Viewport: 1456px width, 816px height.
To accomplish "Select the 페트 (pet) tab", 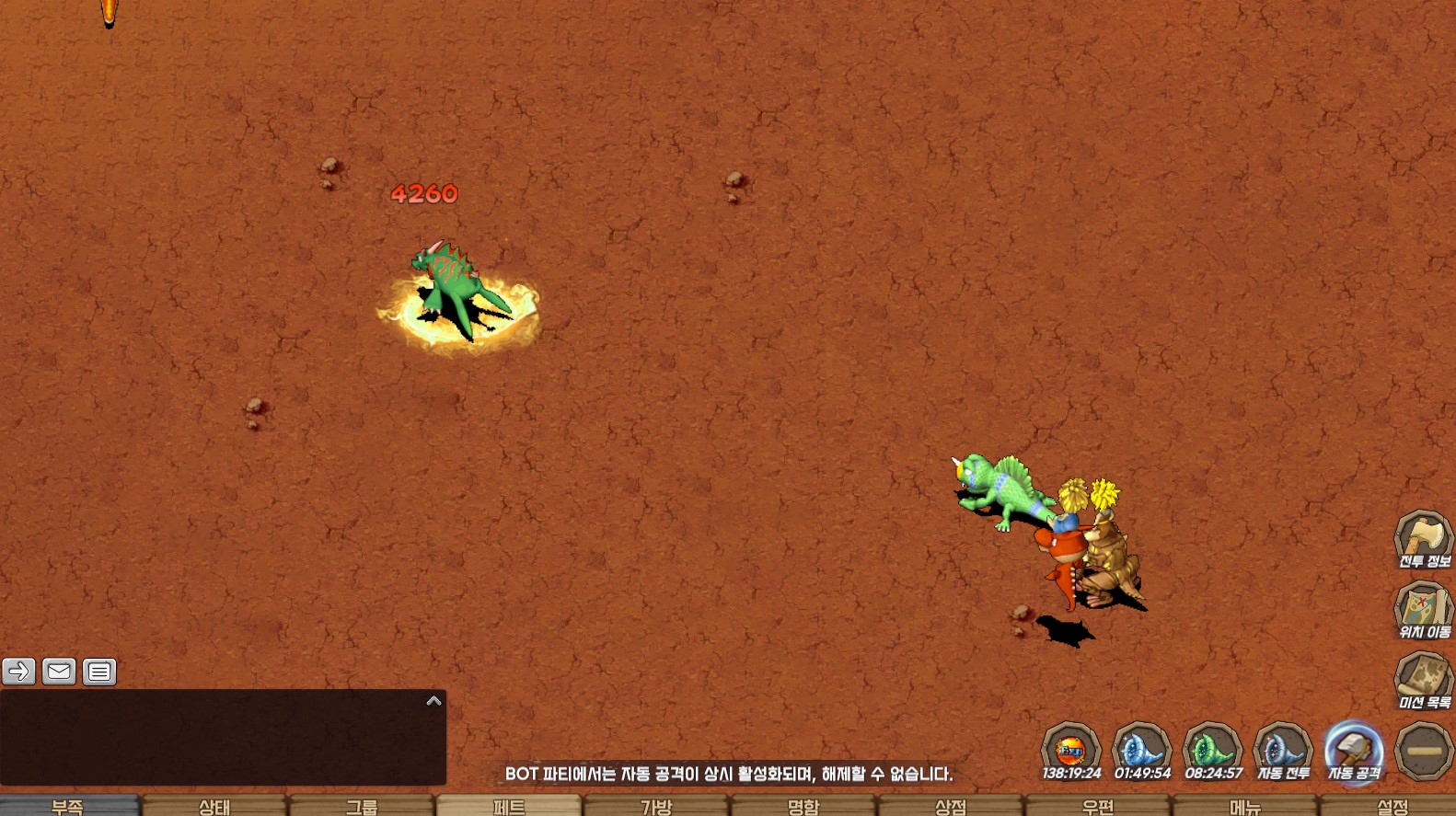I will 509,806.
